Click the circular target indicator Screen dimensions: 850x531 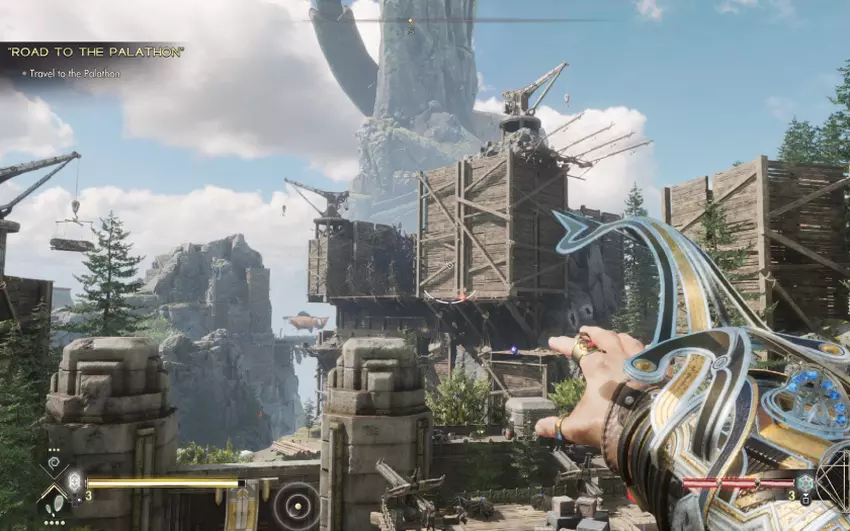(x=295, y=503)
